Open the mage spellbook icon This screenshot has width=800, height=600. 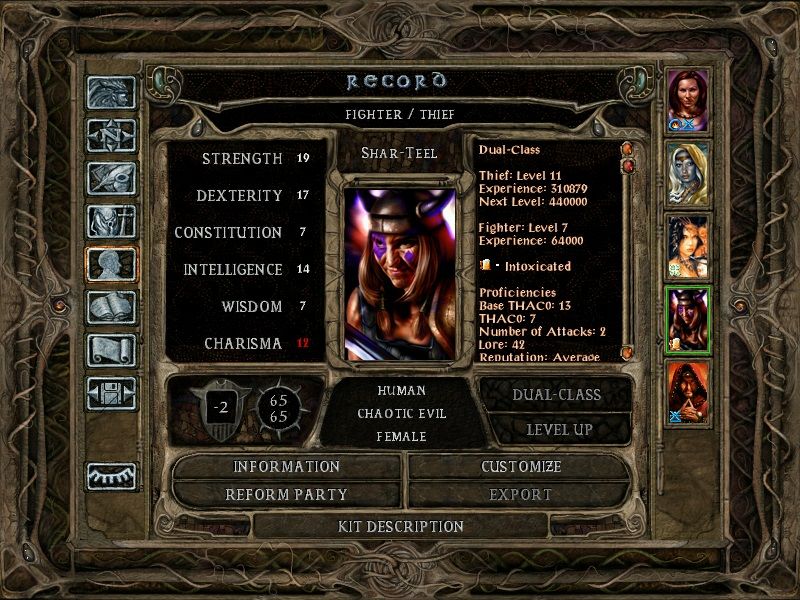(x=110, y=306)
